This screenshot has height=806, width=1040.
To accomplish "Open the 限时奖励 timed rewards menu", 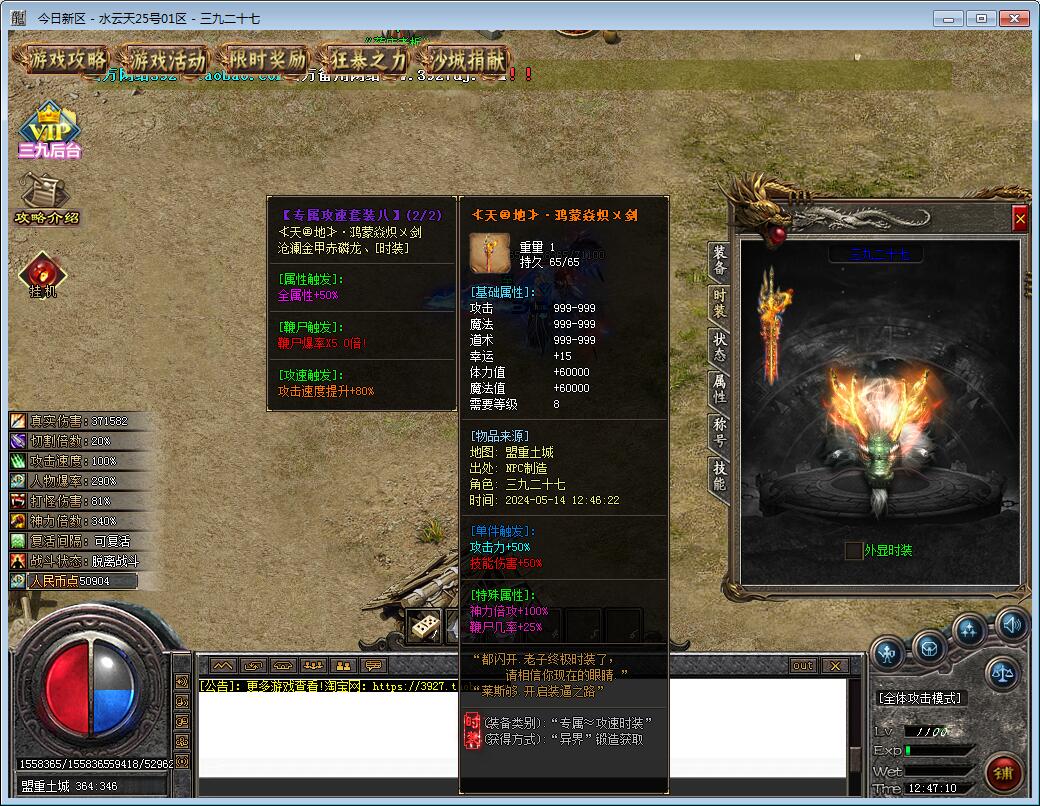I will [267, 60].
